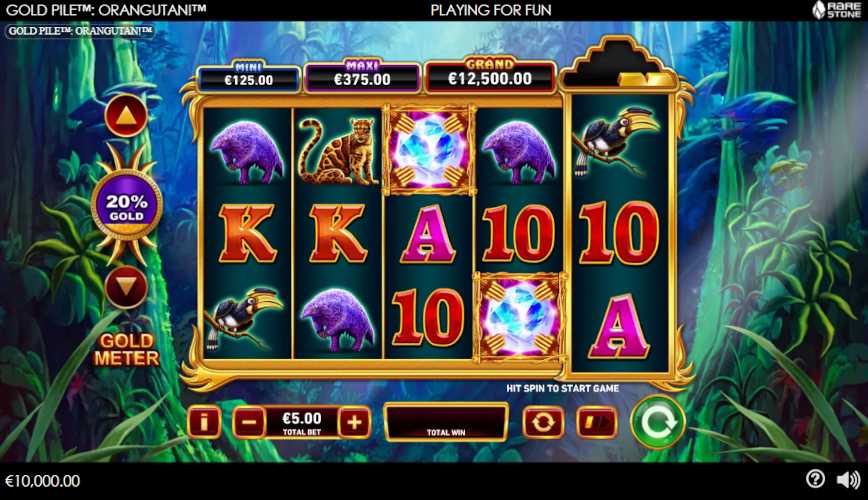Image resolution: width=868 pixels, height=500 pixels.
Task: Open help with the question mark icon
Action: pos(815,480)
